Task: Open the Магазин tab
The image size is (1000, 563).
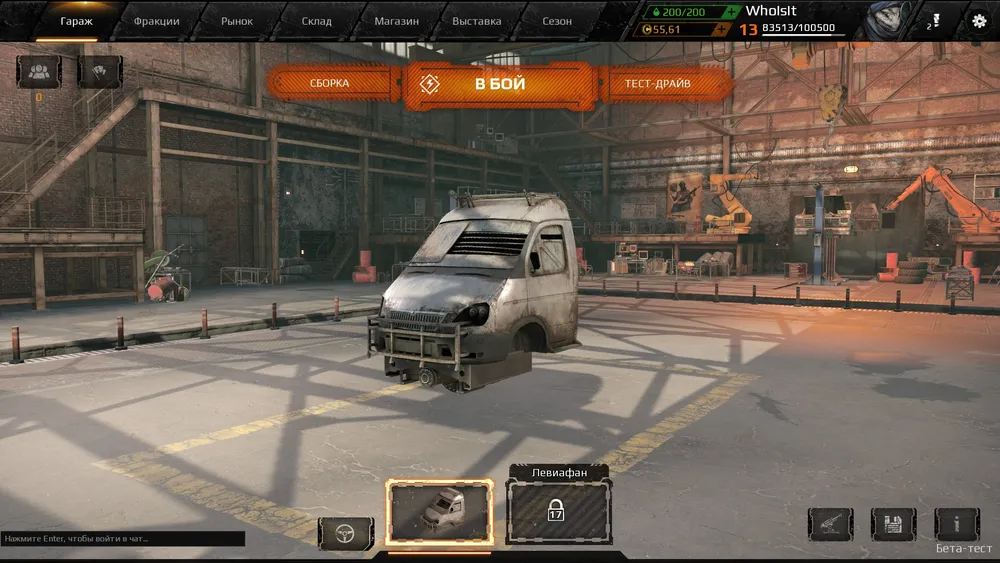Action: (x=396, y=21)
